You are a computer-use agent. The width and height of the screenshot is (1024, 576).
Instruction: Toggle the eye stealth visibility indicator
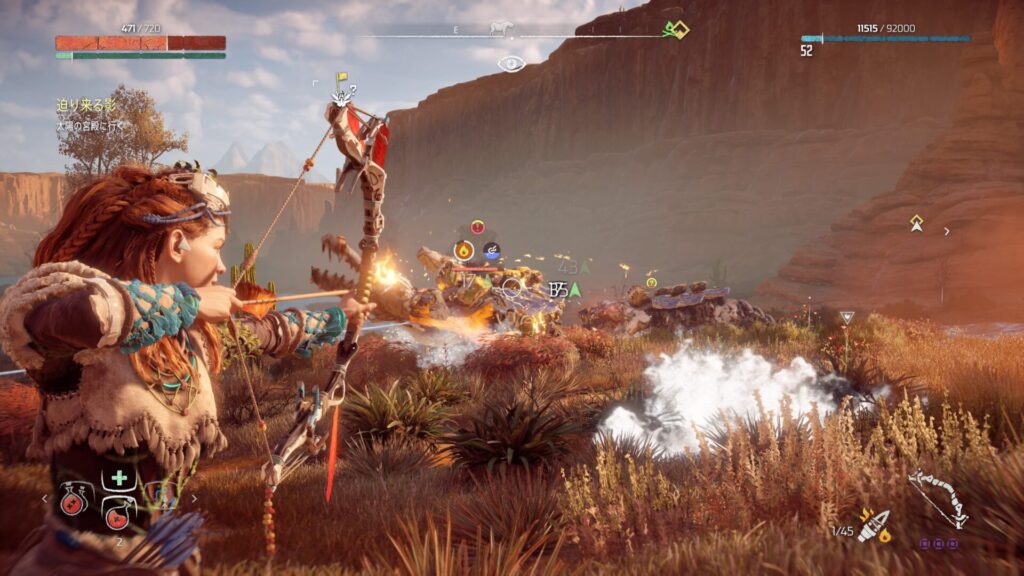tap(511, 63)
